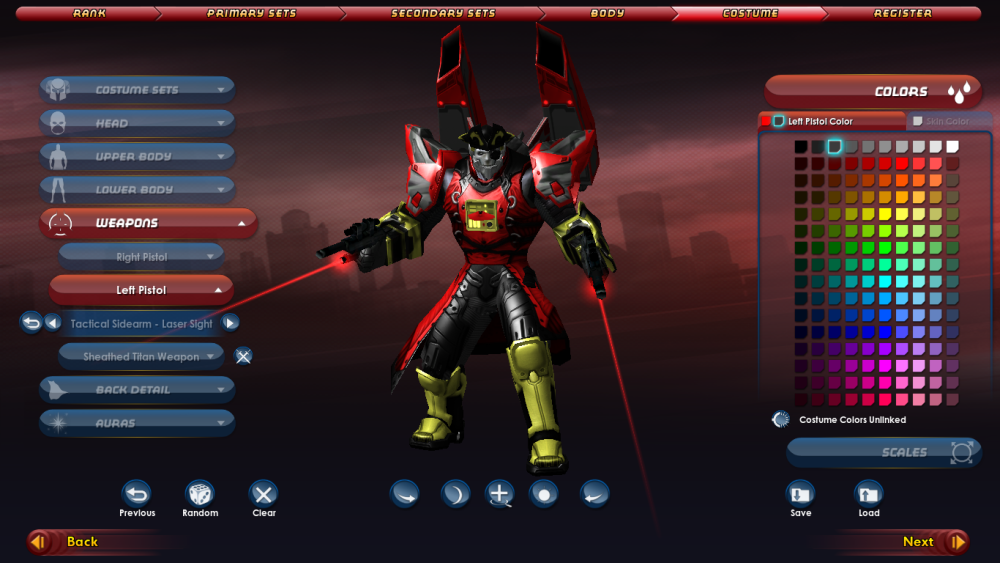Expand the Upper Body section

click(137, 156)
